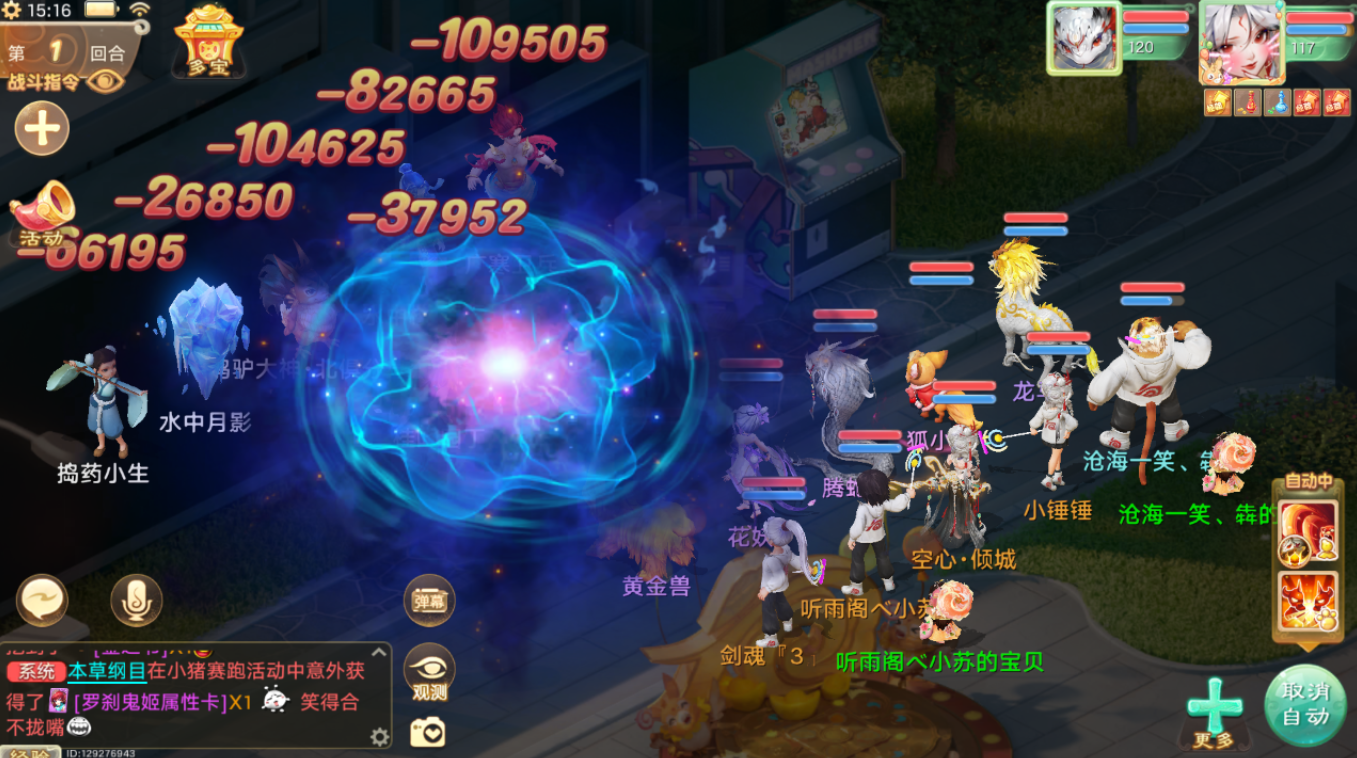
Task: Activate the microphone voice button
Action: point(136,600)
